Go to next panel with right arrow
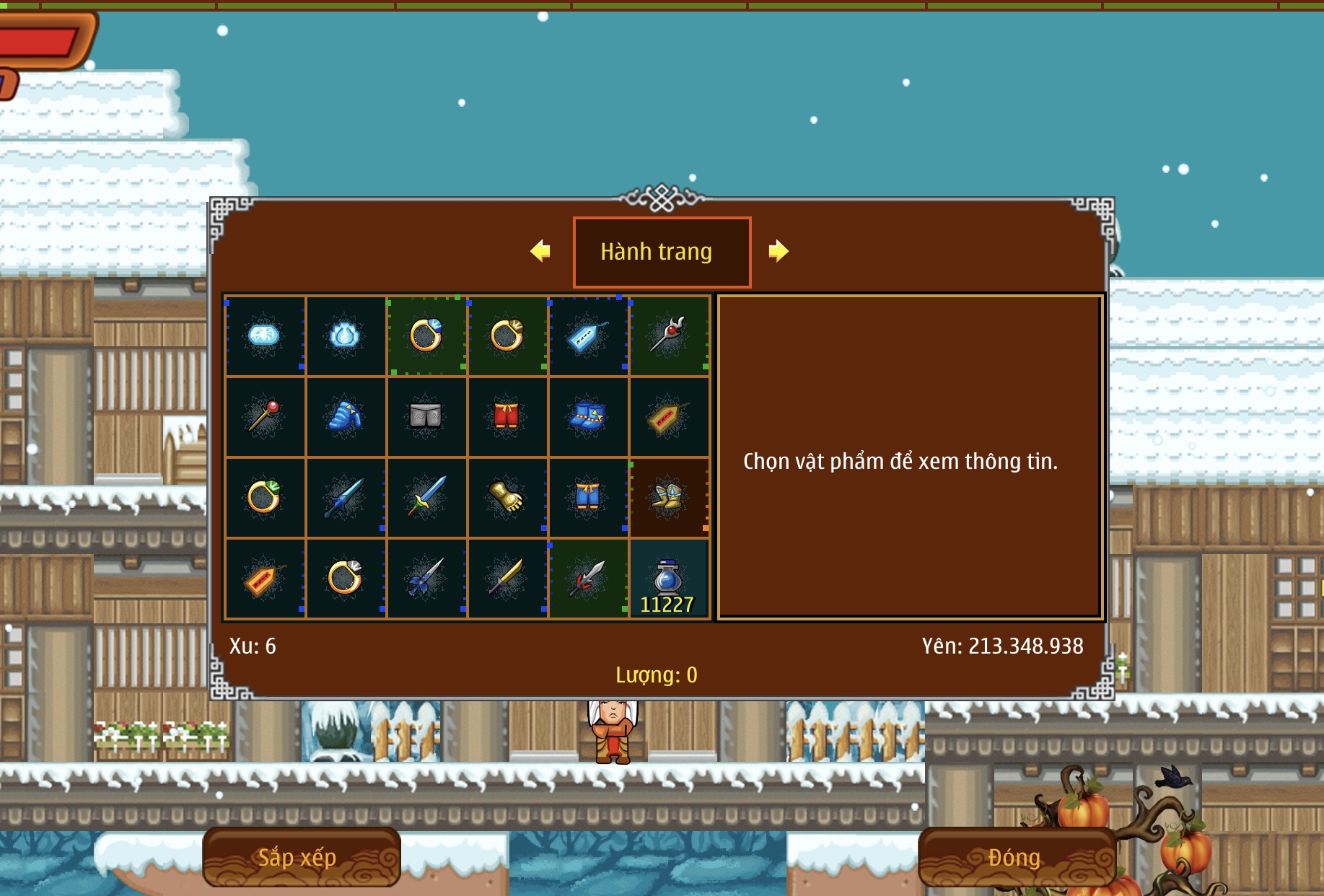1324x896 pixels. [x=778, y=251]
